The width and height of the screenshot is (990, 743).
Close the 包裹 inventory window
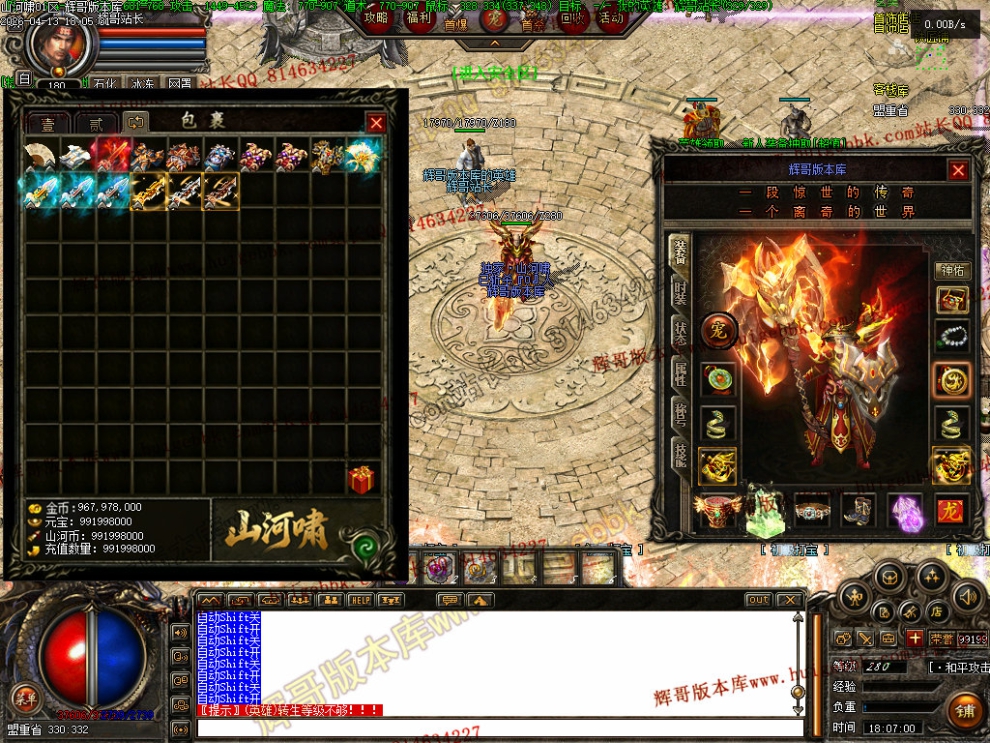coord(376,123)
